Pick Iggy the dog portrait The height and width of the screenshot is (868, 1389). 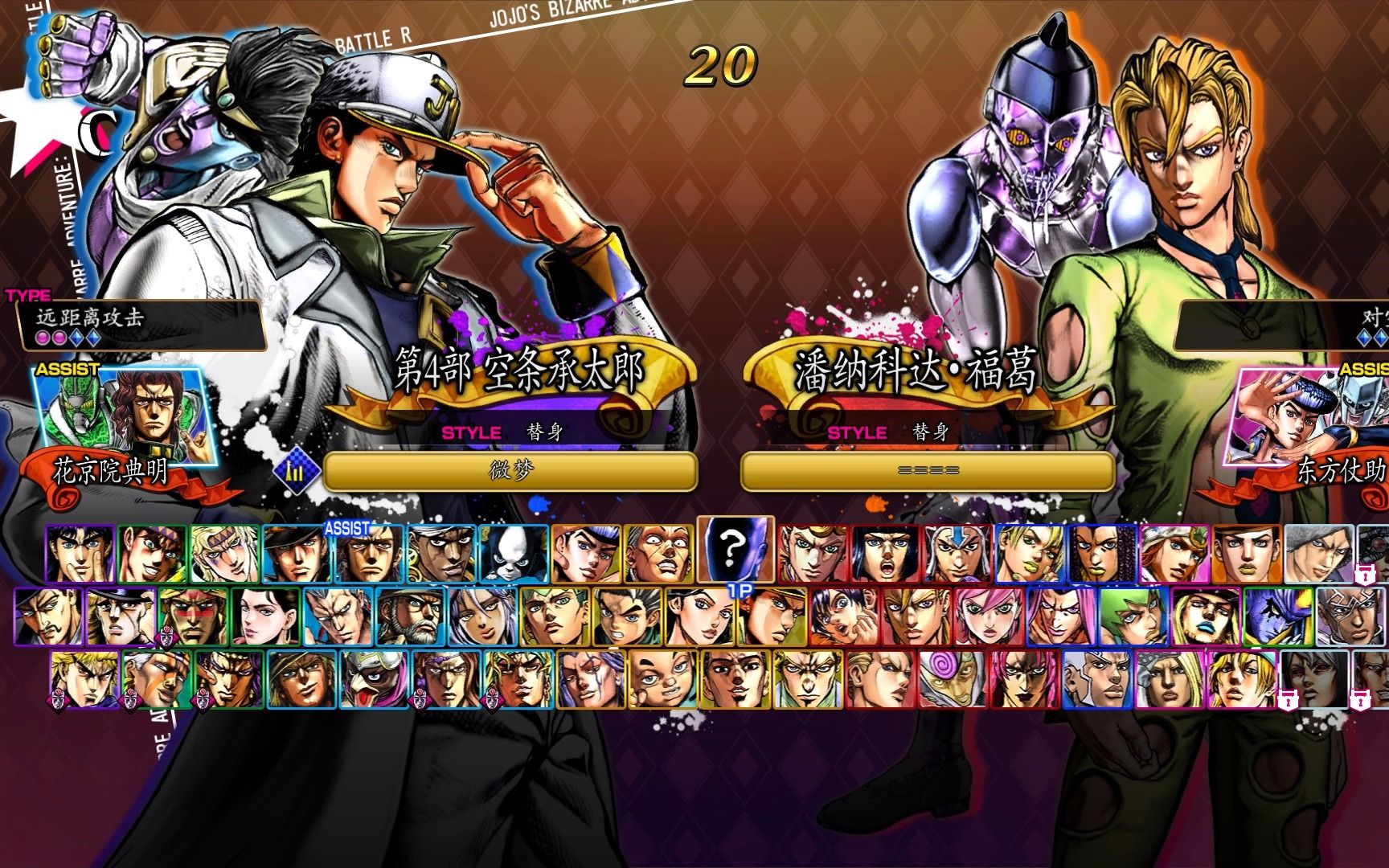514,554
